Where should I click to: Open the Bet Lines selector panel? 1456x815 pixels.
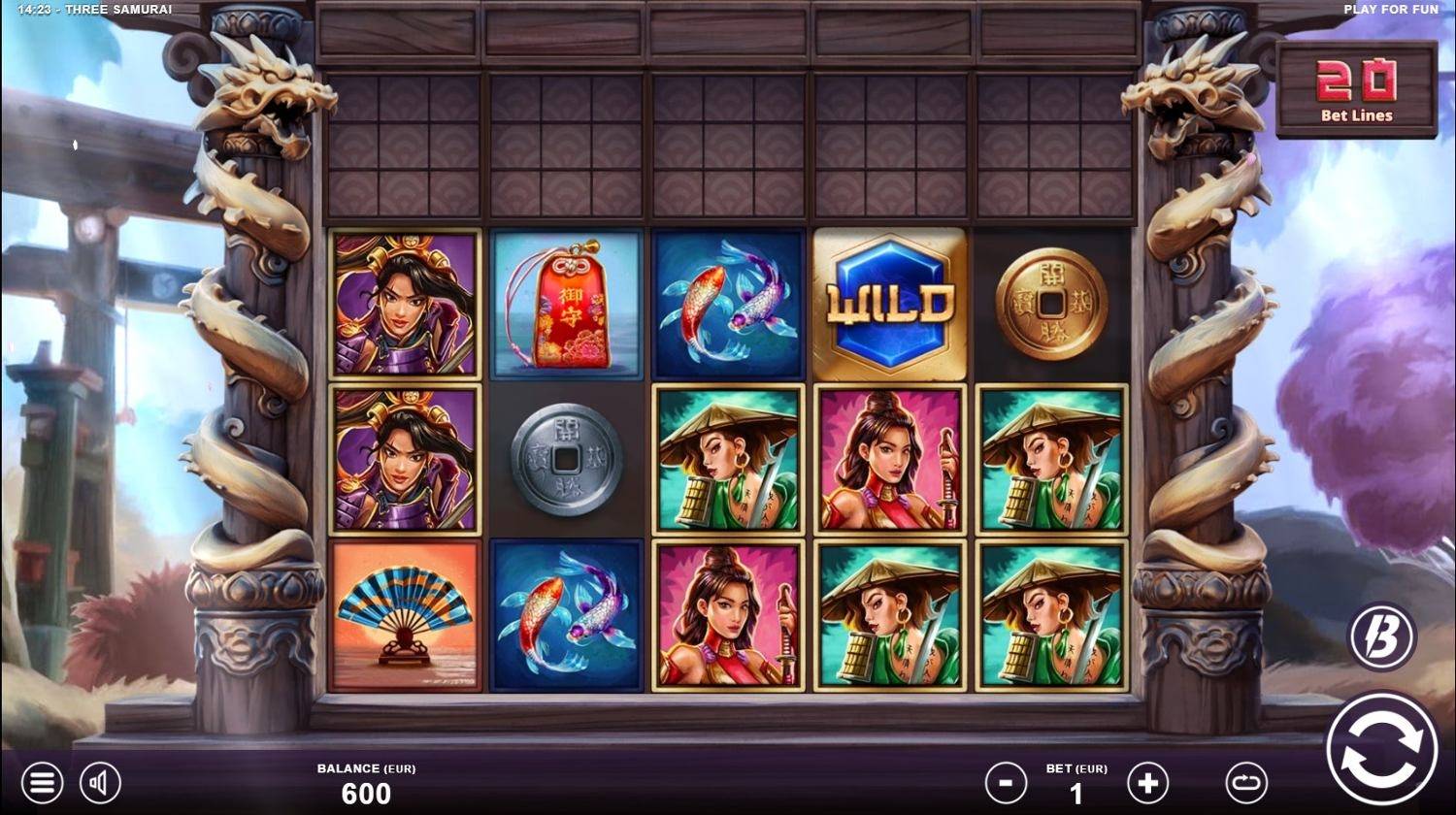coord(1355,90)
